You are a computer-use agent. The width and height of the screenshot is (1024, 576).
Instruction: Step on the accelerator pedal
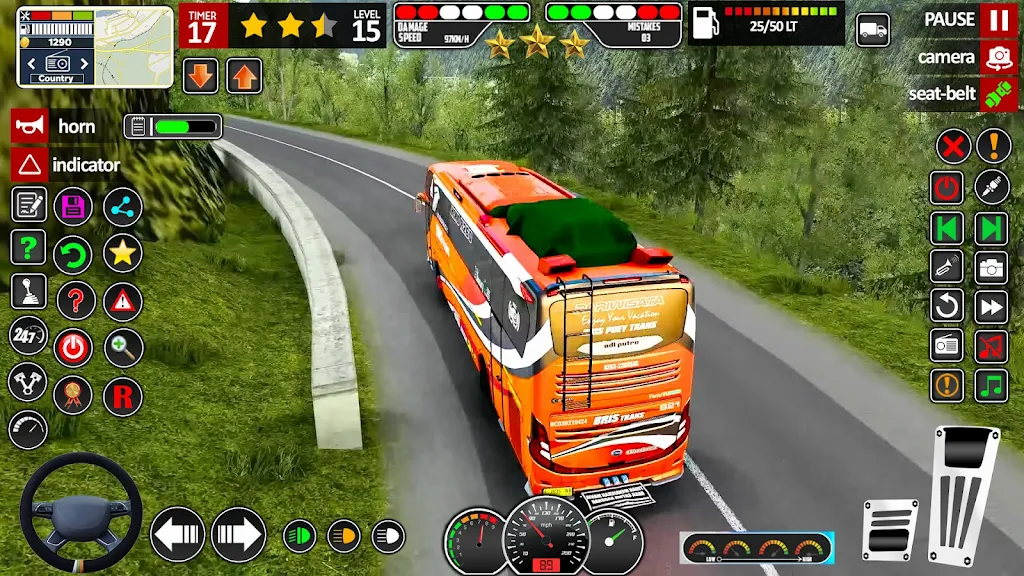click(964, 495)
